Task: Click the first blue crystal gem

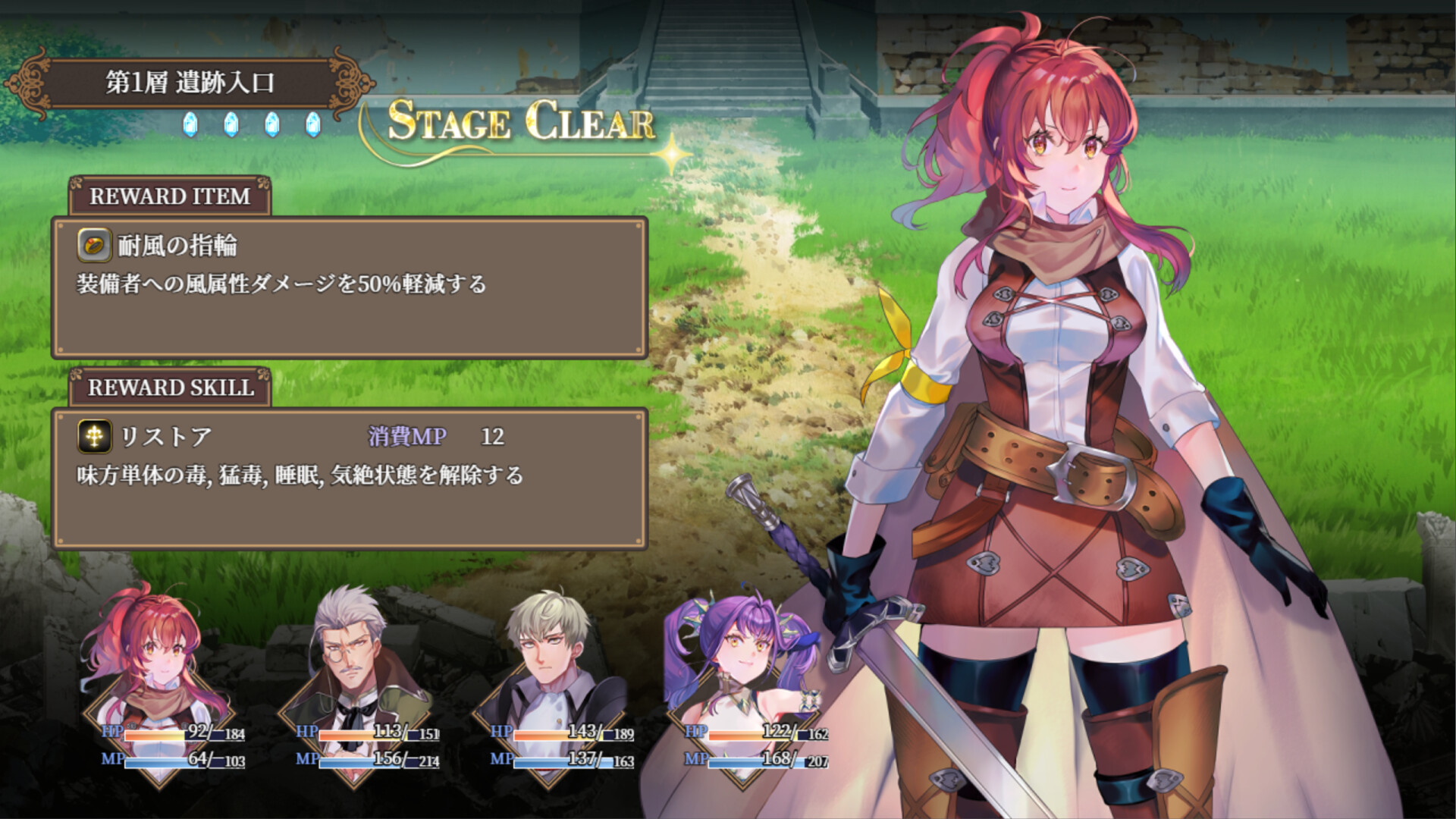Action: click(x=190, y=126)
